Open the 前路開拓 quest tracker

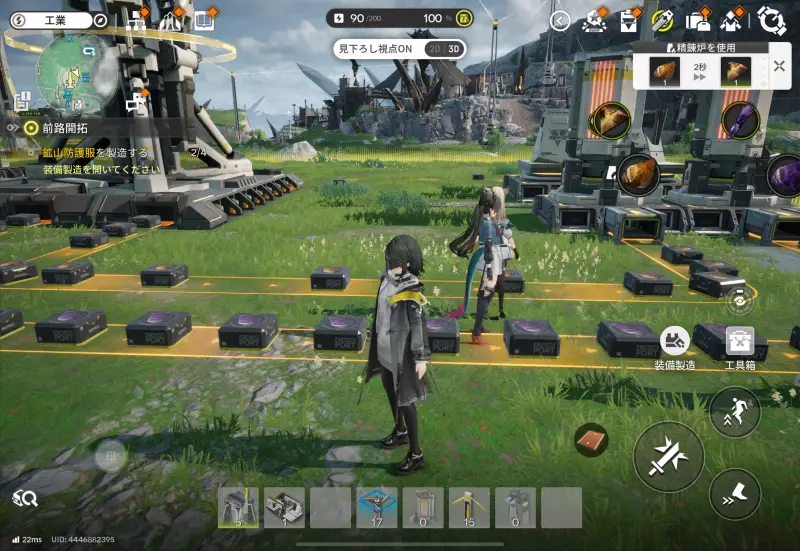click(x=63, y=127)
